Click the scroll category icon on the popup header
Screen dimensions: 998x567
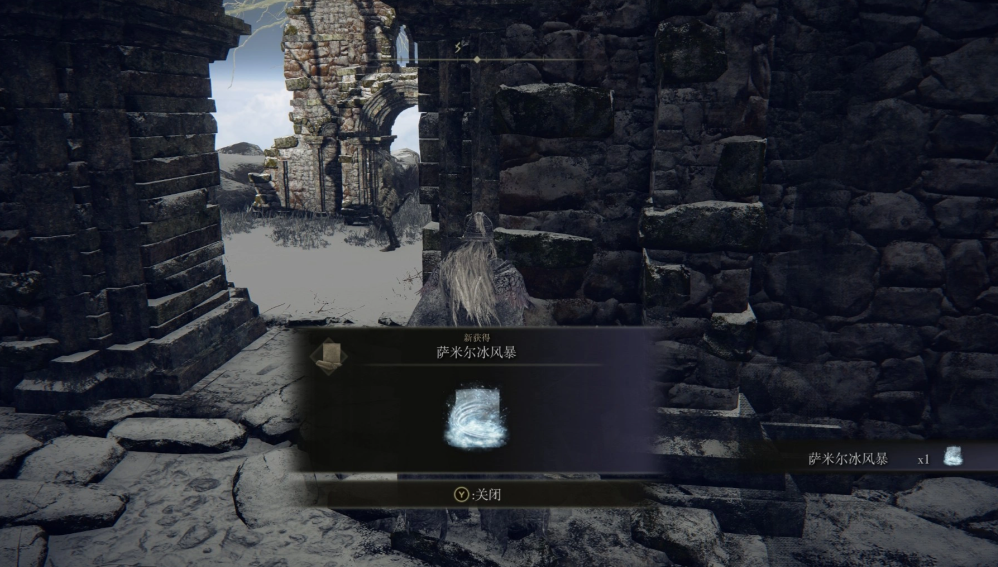pos(328,356)
